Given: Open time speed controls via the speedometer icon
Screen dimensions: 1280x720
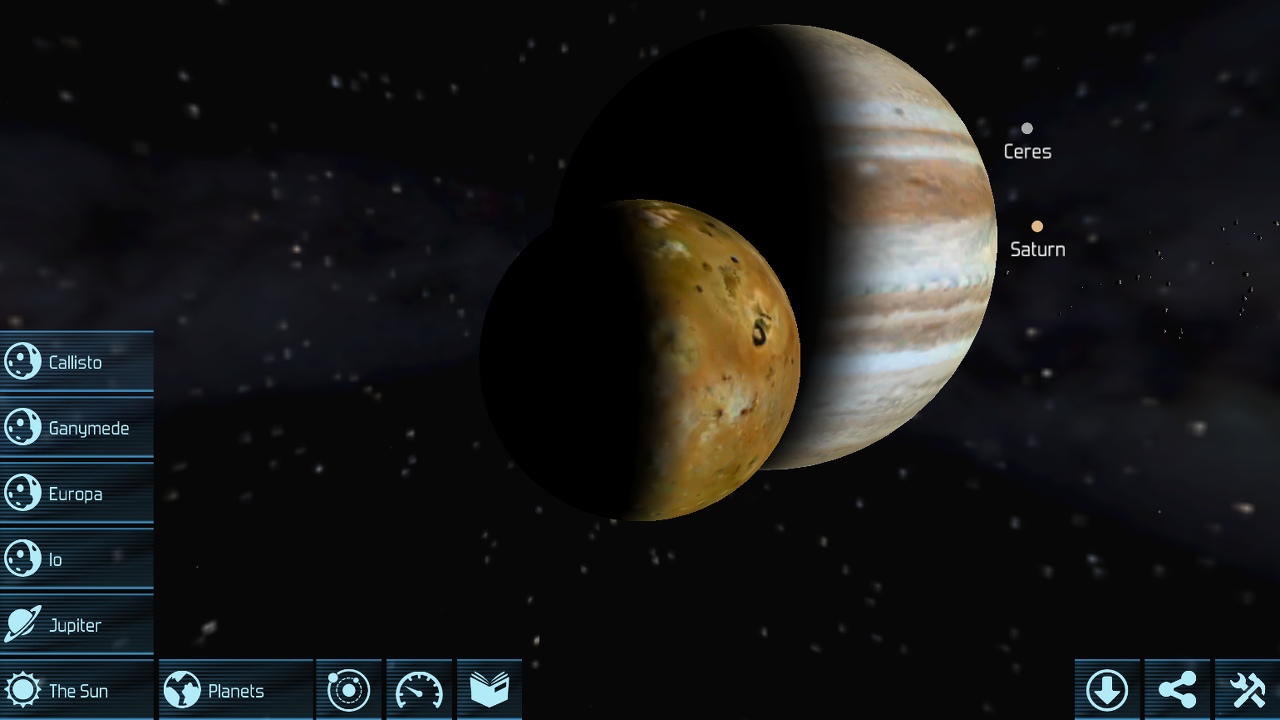Looking at the screenshot, I should click(x=419, y=689).
